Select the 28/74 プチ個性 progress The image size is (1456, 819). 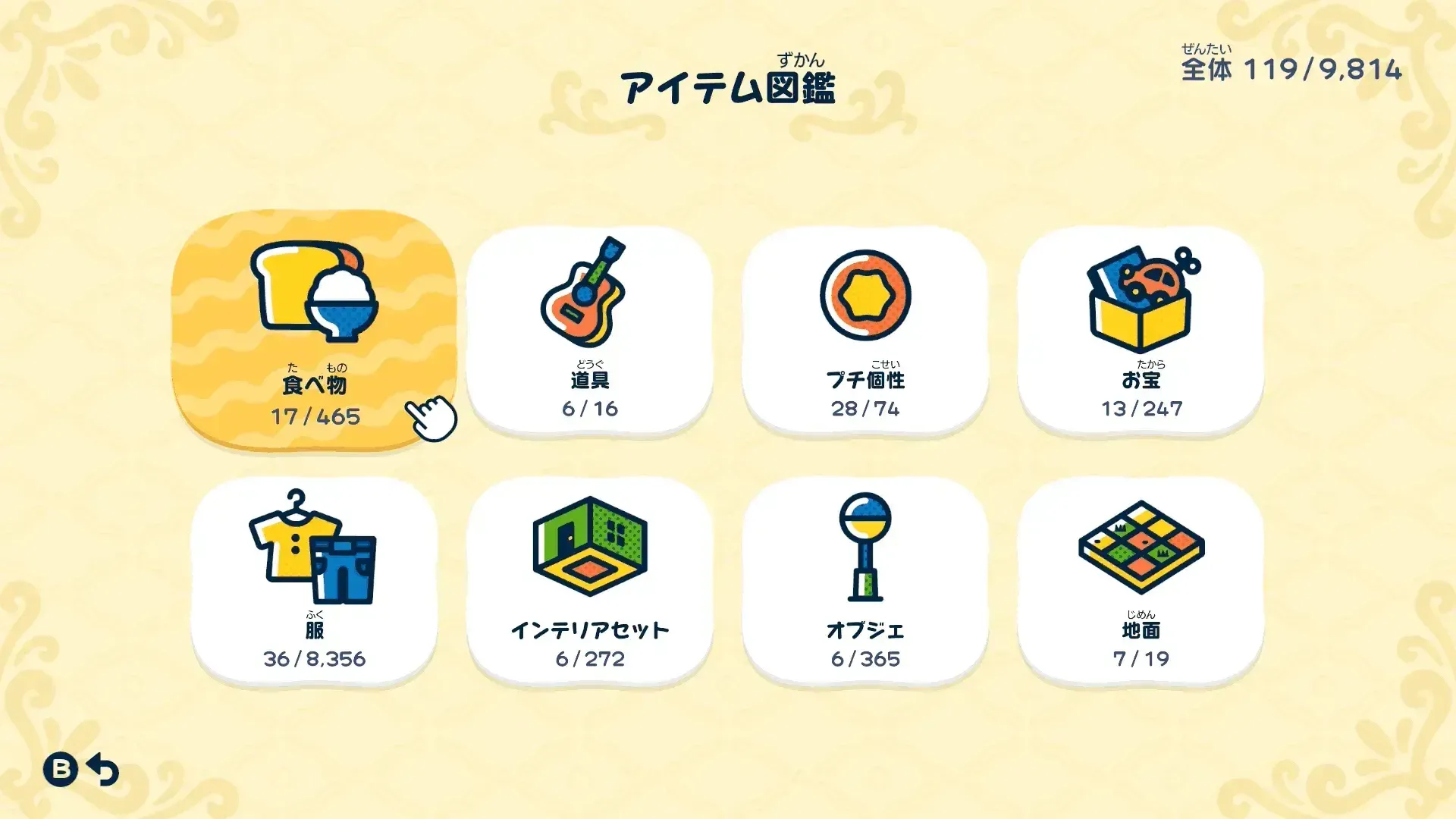point(867,409)
